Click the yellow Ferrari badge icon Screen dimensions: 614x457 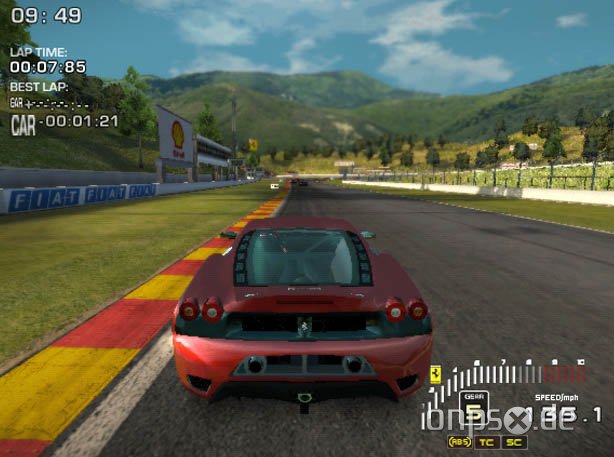click(436, 374)
